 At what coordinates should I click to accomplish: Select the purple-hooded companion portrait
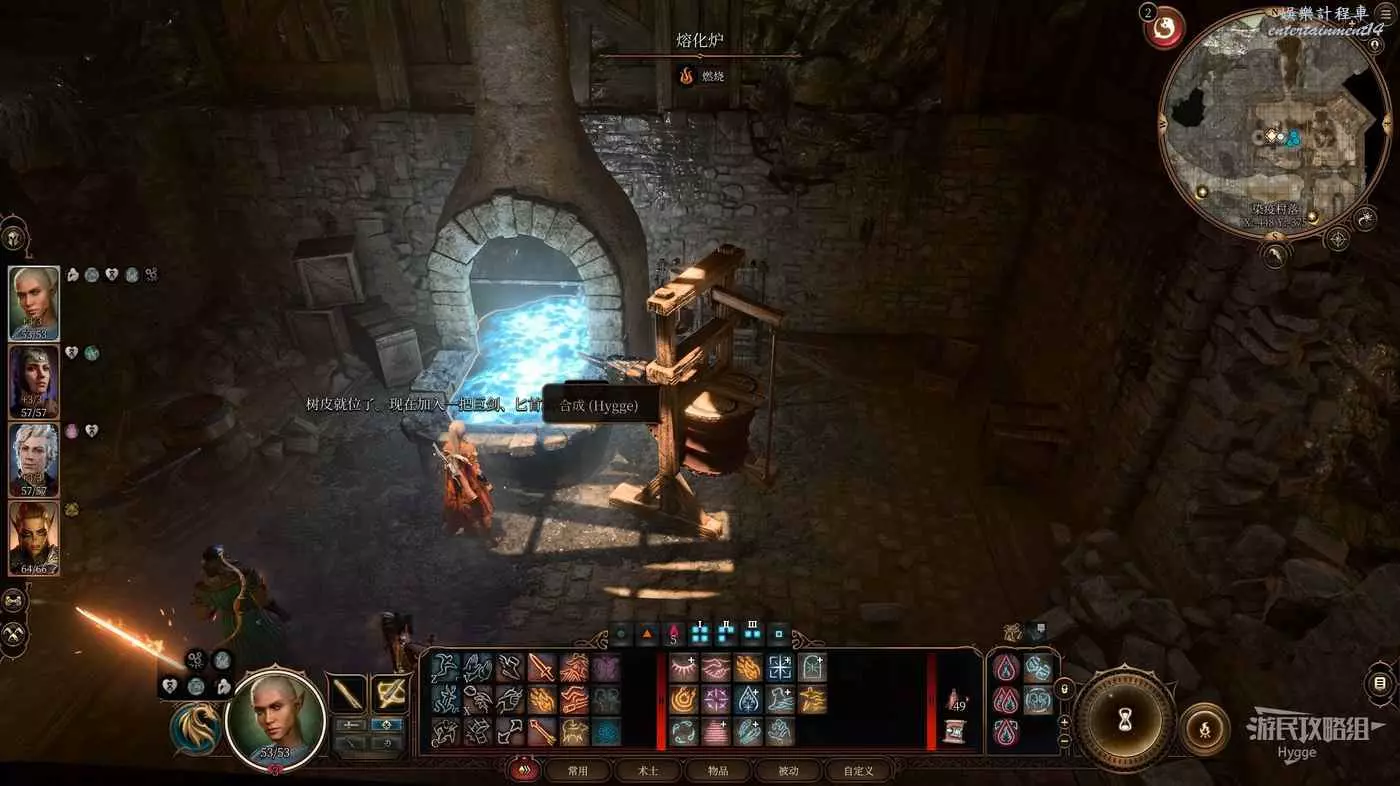(x=34, y=383)
